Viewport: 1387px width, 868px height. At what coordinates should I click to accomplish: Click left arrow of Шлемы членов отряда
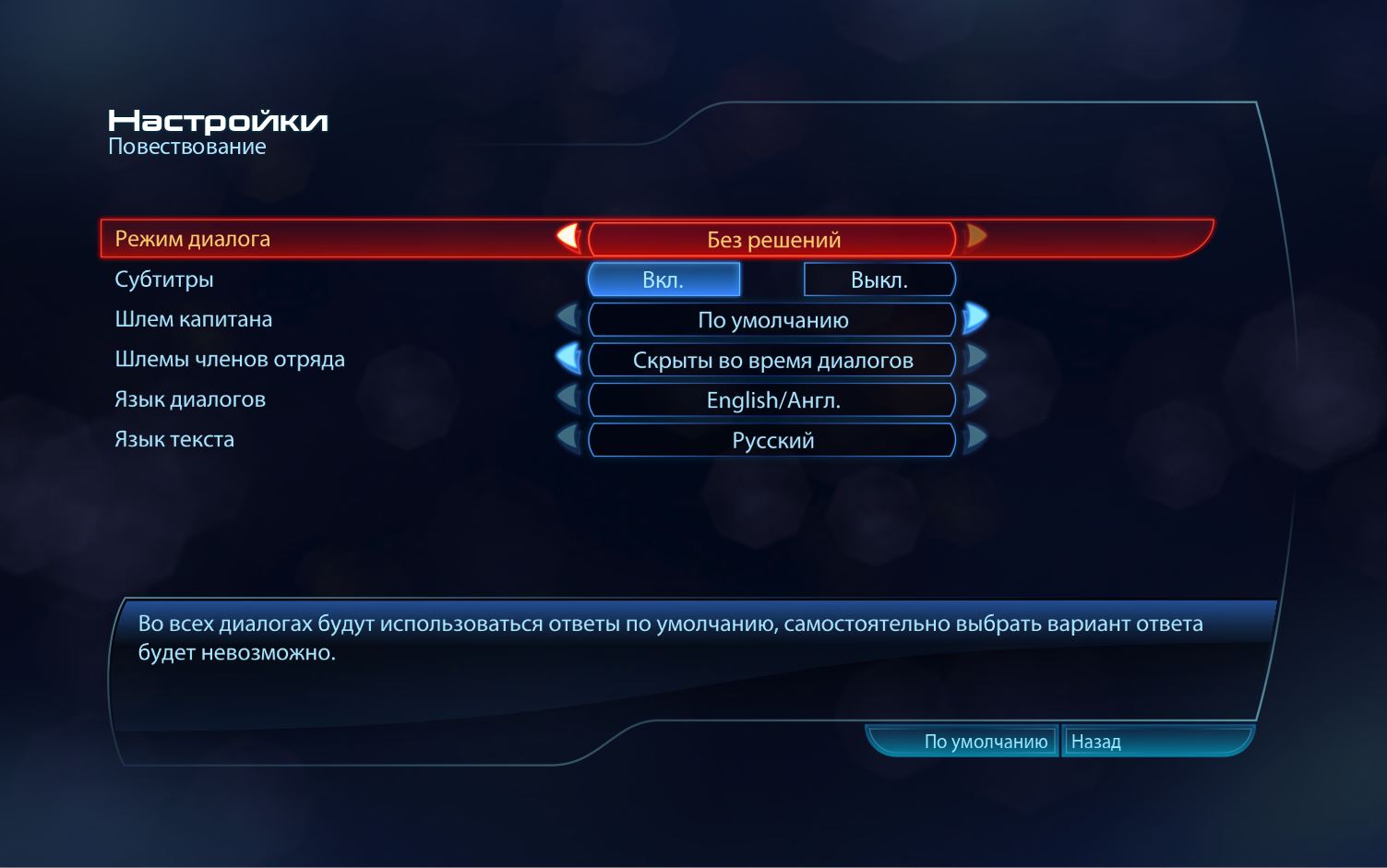(568, 359)
